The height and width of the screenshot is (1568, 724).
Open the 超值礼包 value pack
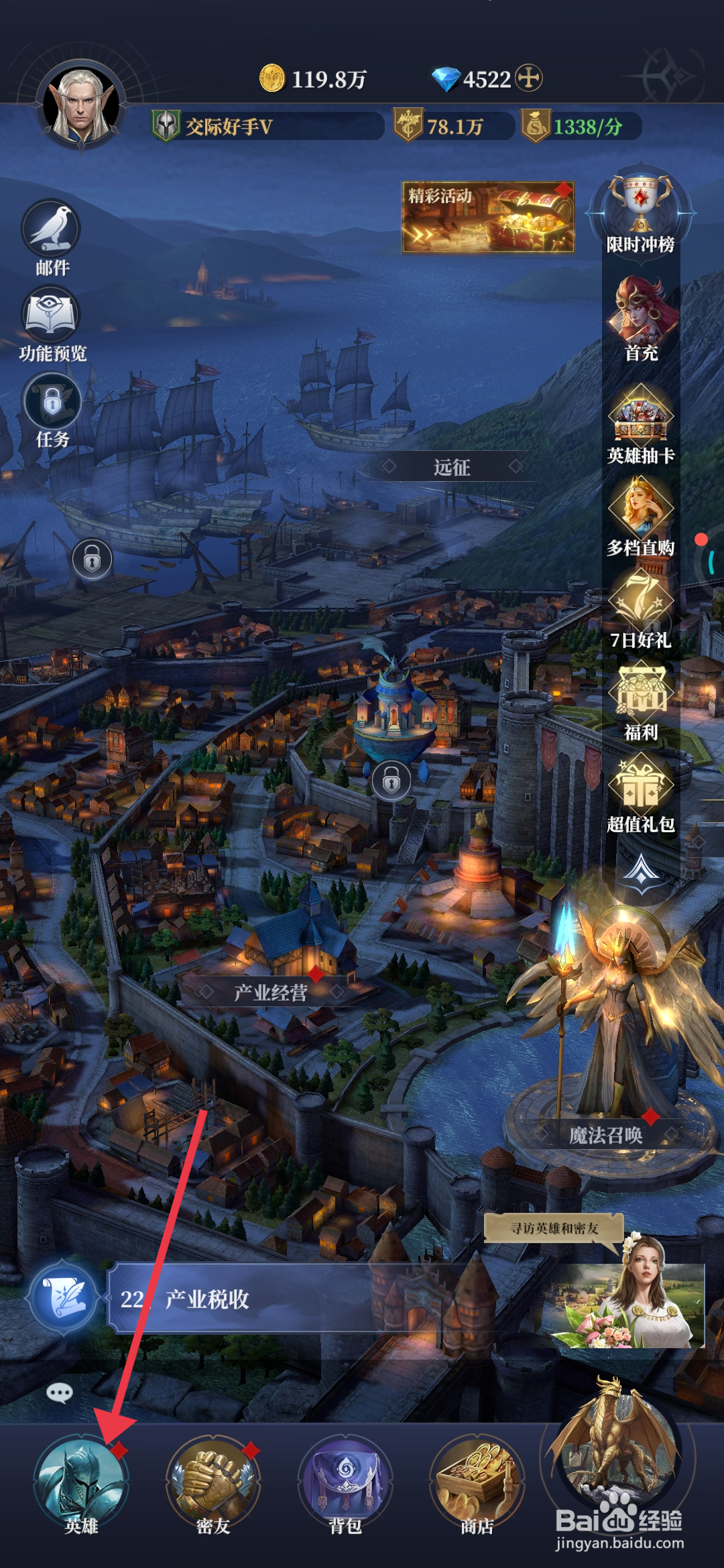[x=640, y=791]
